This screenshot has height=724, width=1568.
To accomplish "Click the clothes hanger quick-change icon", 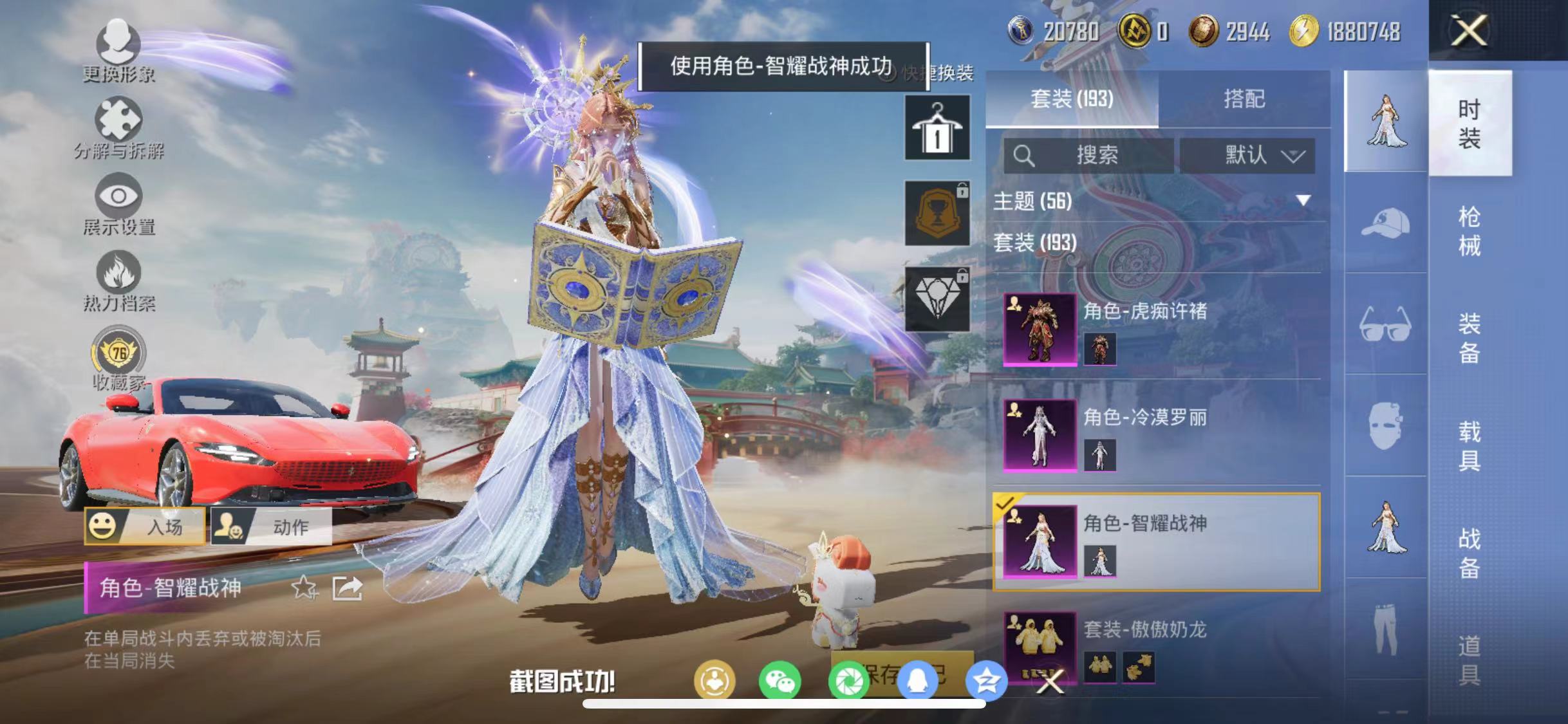I will pos(937,125).
